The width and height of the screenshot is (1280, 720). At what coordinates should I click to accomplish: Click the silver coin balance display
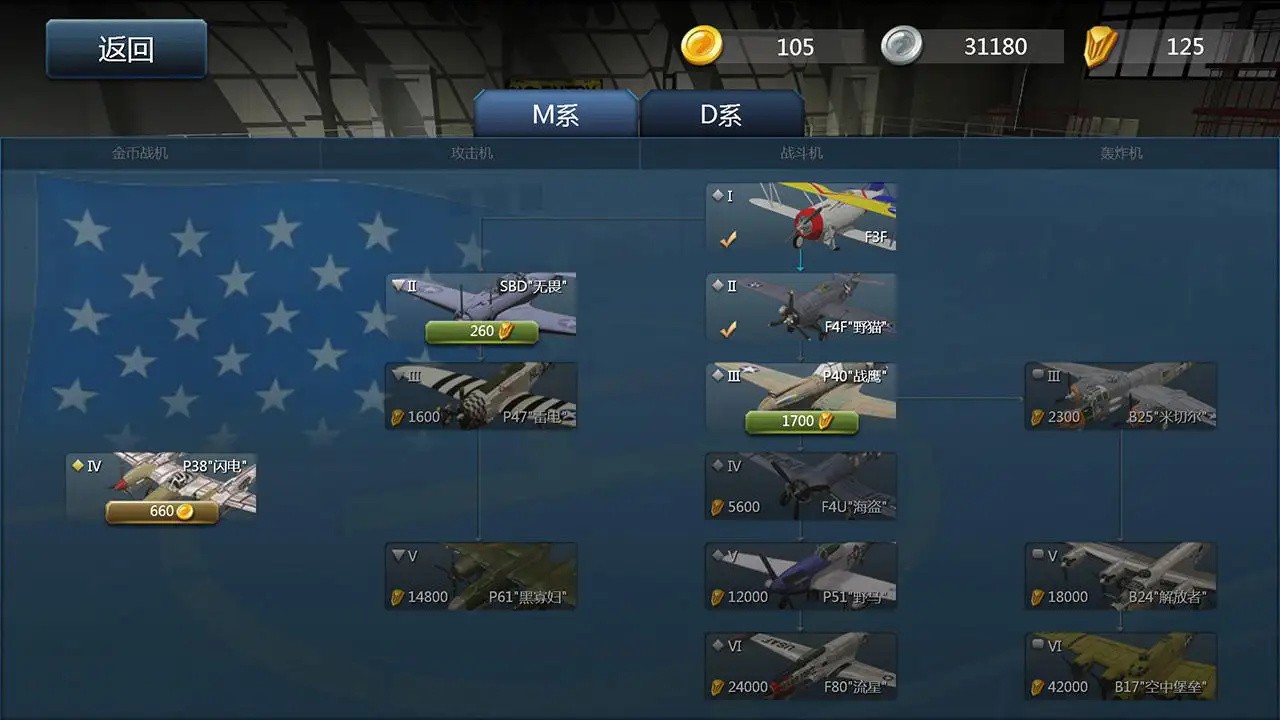[988, 46]
